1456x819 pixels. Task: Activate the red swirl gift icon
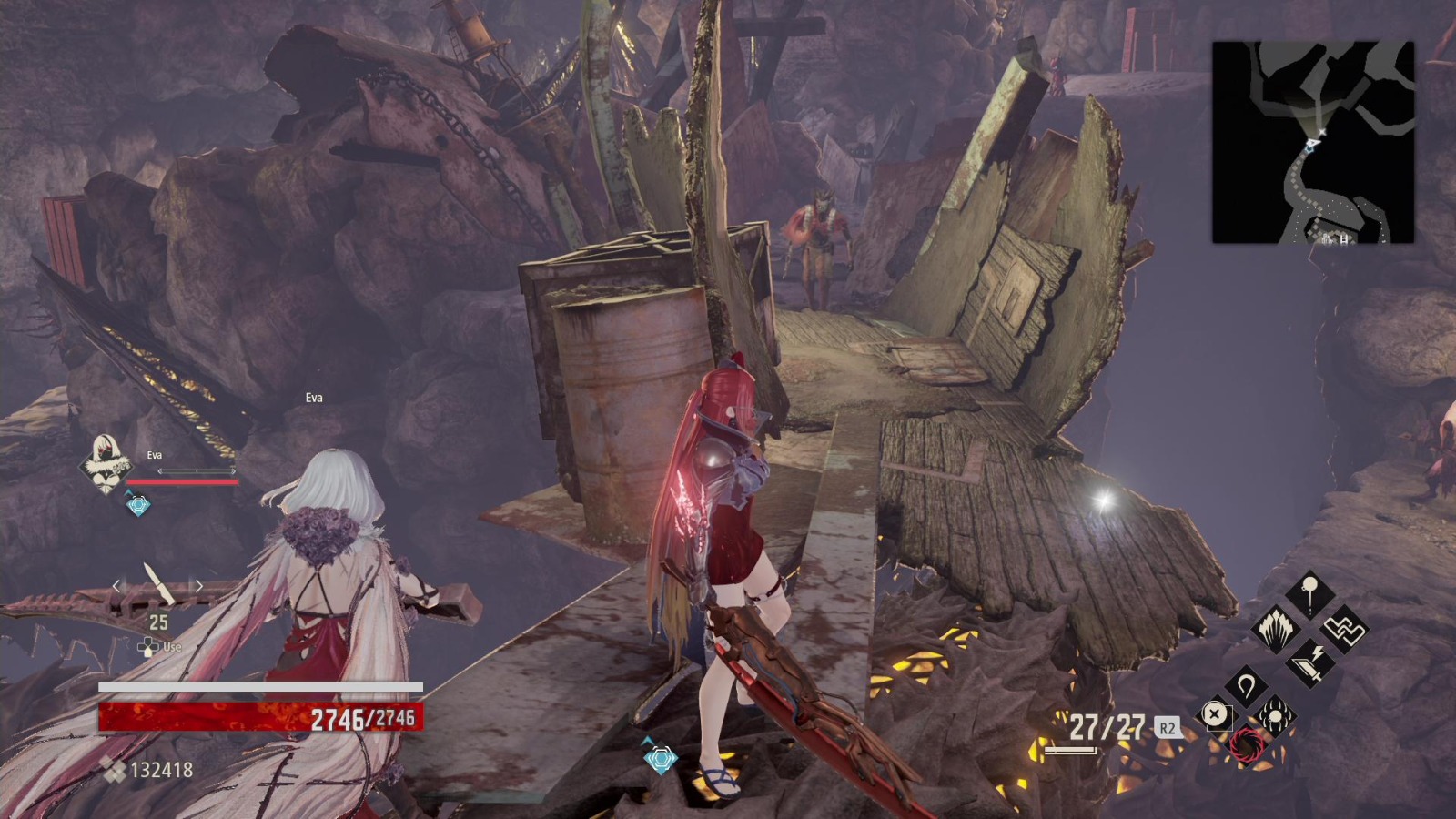1248,745
